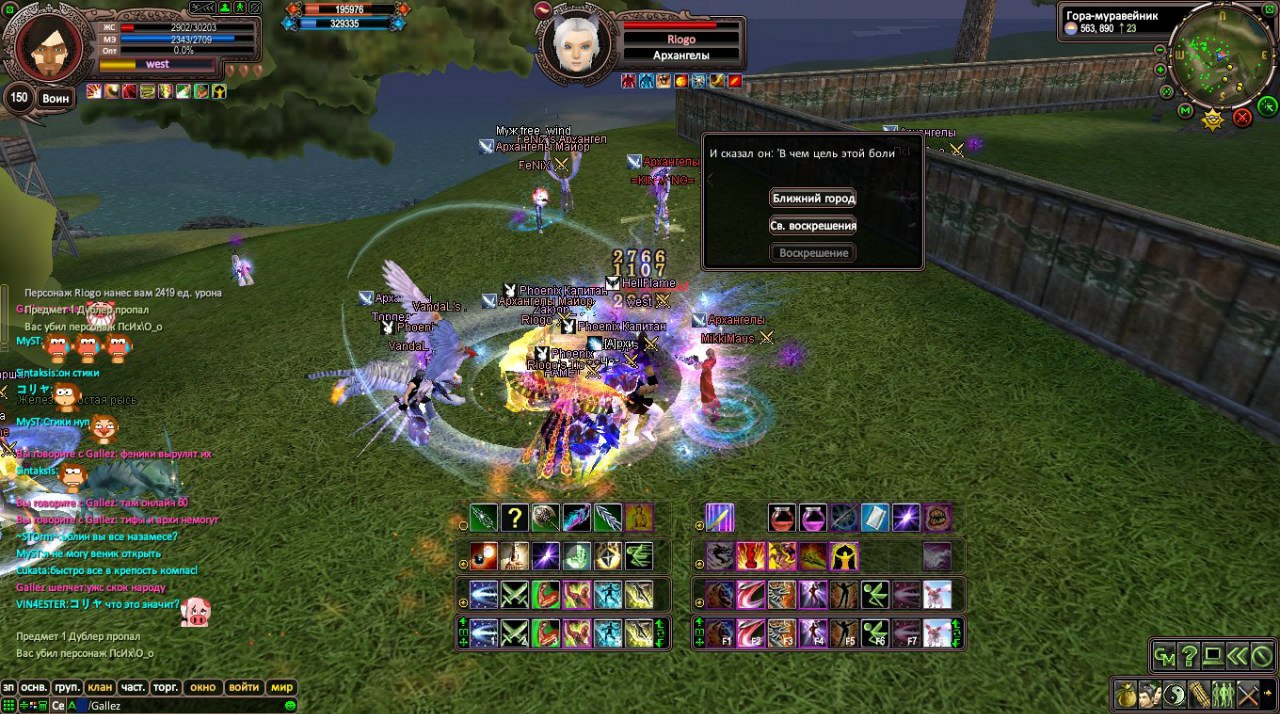Use the pink mana potion slot
Screen dimensions: 1280x714
coord(813,518)
